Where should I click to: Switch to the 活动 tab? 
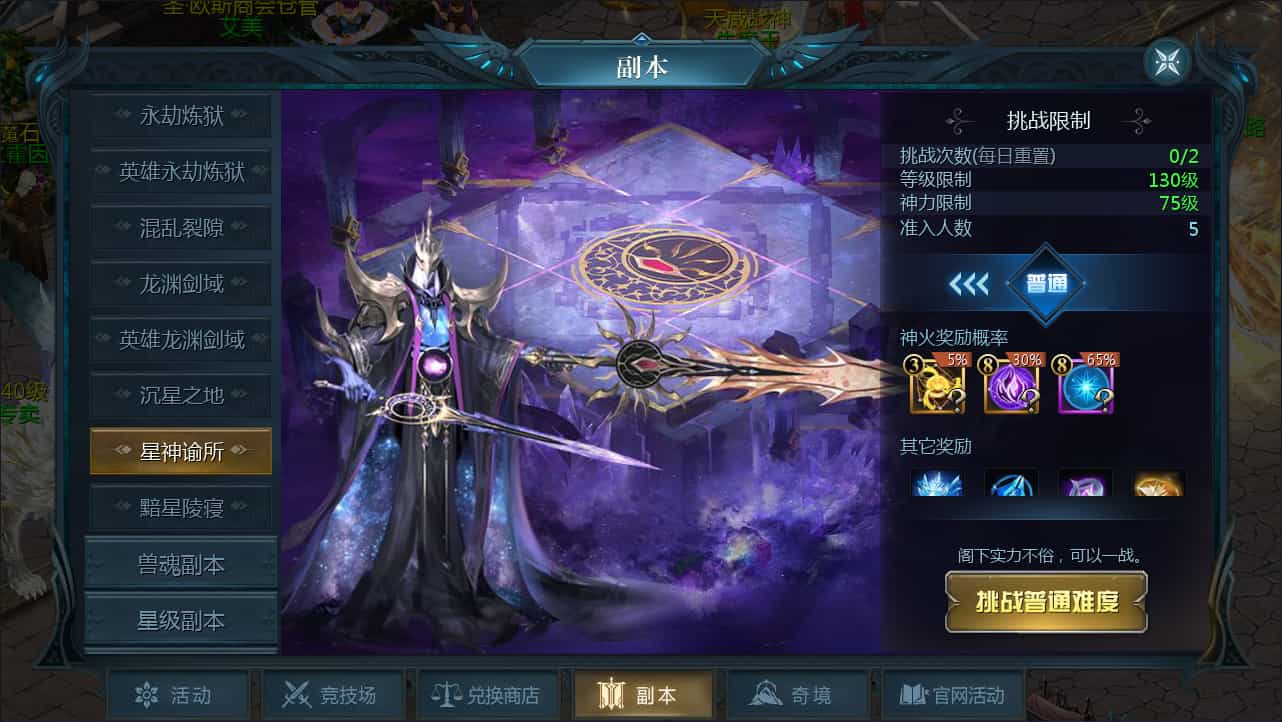point(178,694)
